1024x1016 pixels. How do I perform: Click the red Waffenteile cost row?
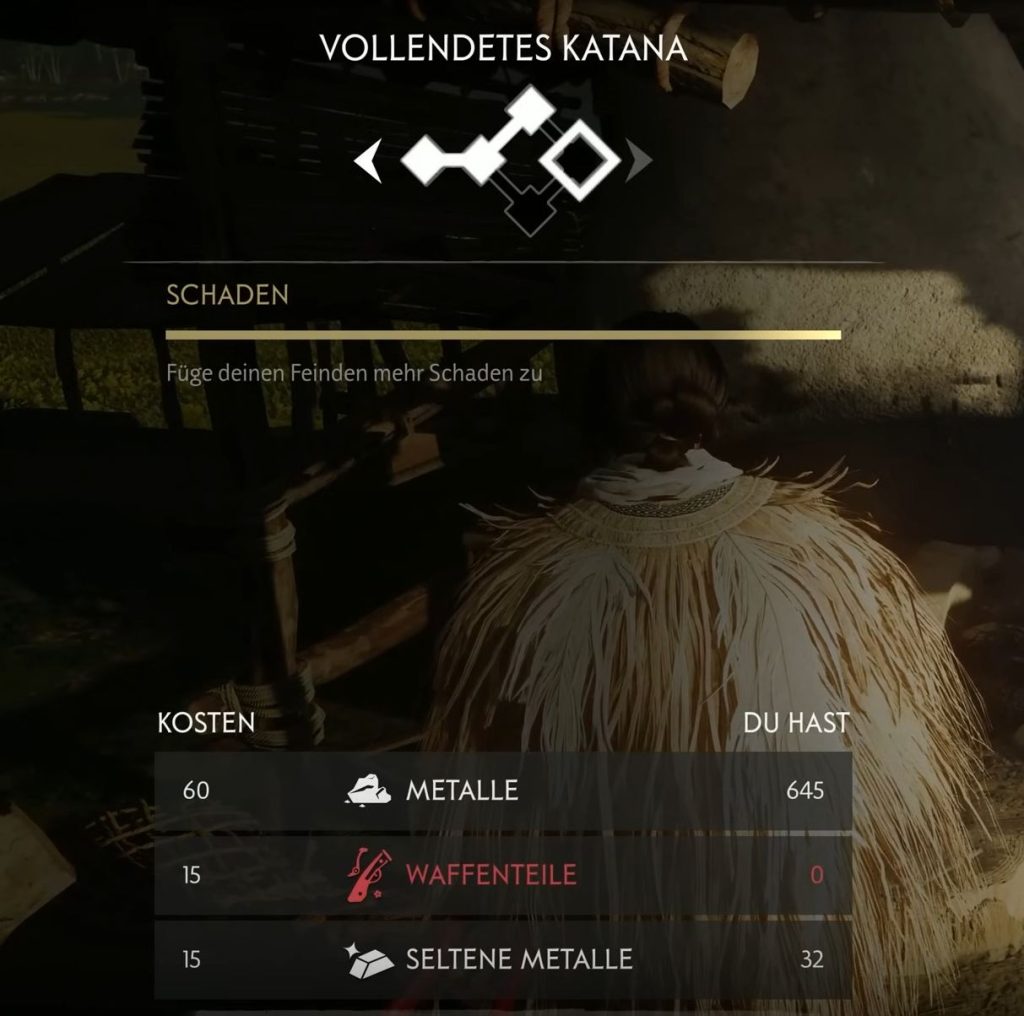[x=503, y=875]
